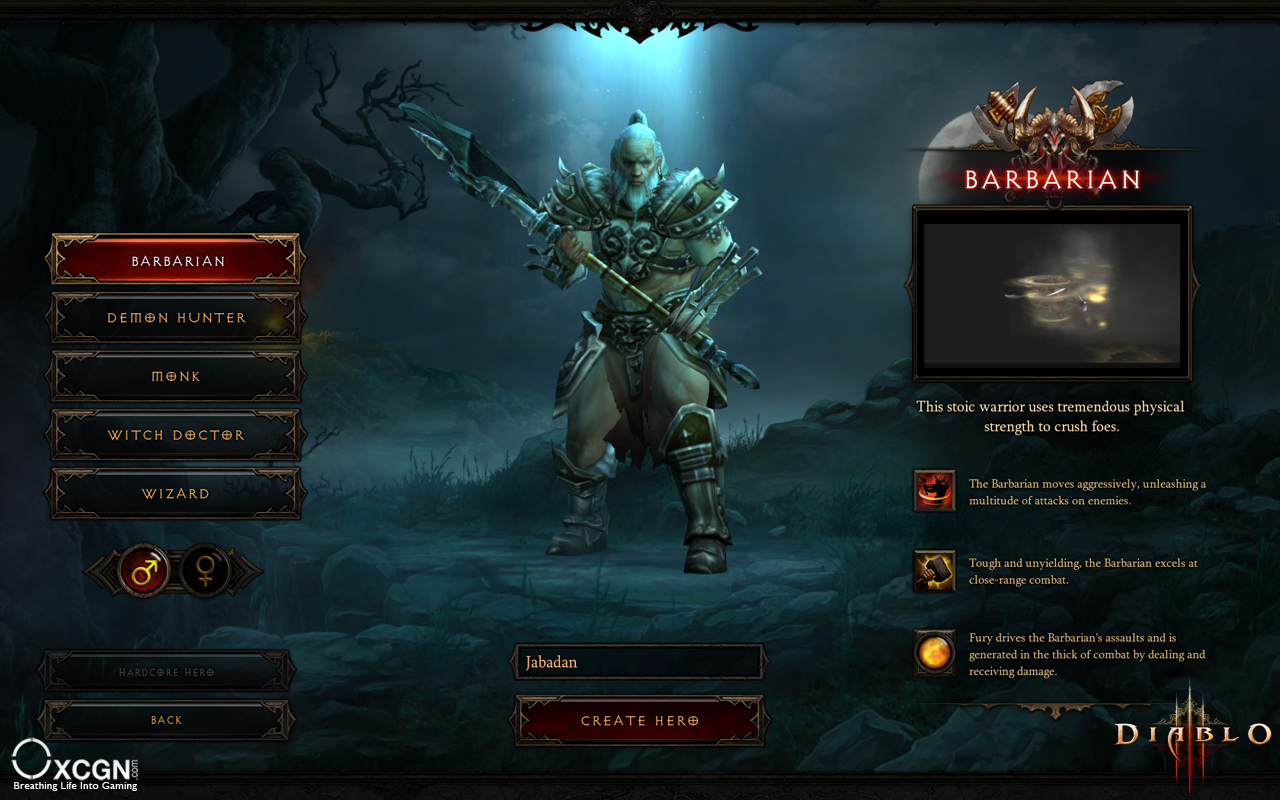Viewport: 1280px width, 800px height.
Task: Choose the Demon Hunter class
Action: [176, 318]
